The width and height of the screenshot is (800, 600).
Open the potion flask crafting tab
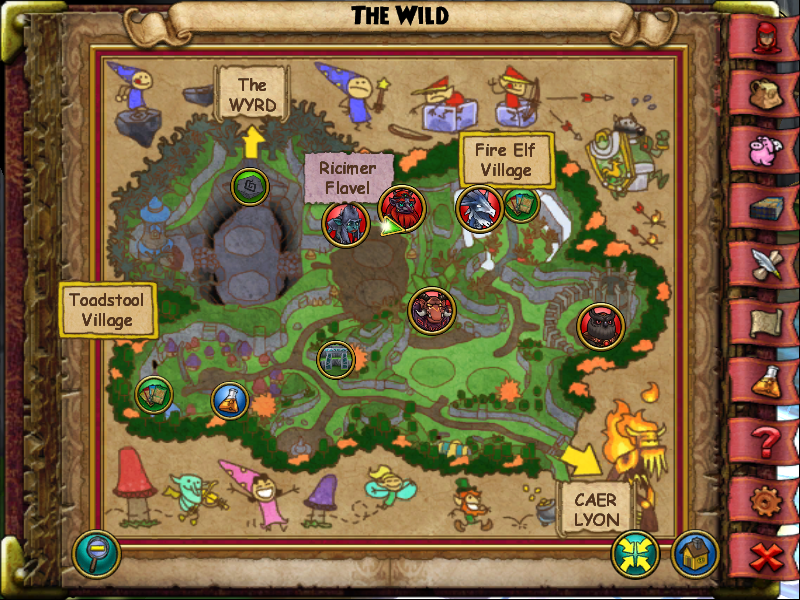[x=767, y=380]
